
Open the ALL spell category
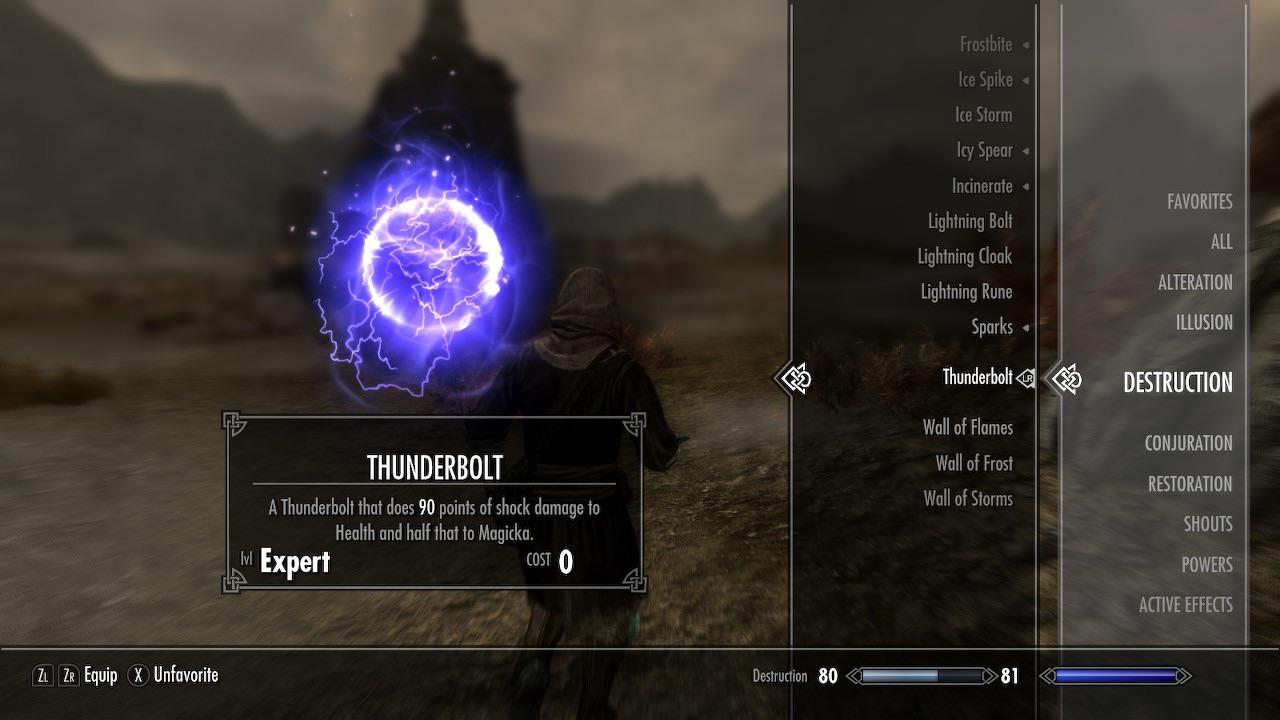[x=1221, y=241]
